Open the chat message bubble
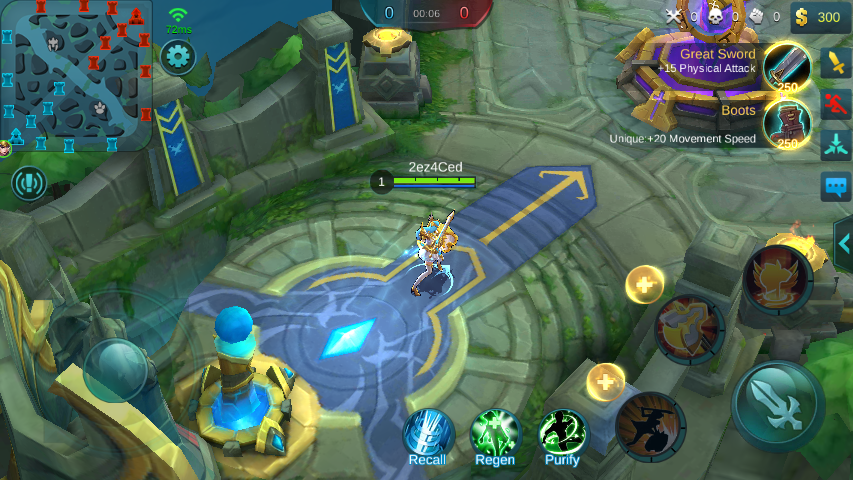The height and width of the screenshot is (480, 853). coord(835,187)
